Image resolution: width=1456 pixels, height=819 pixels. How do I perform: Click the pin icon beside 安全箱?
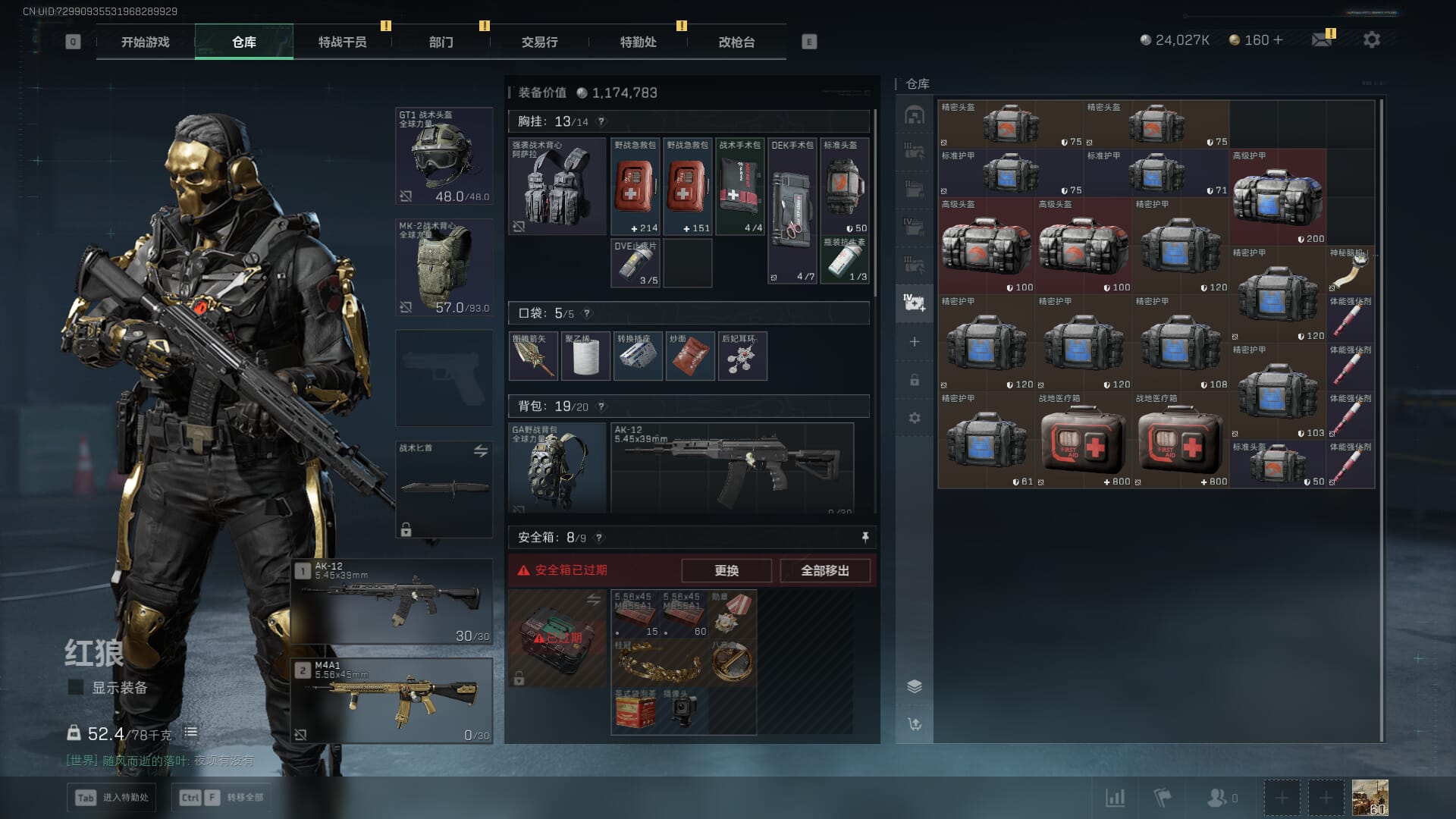click(864, 537)
